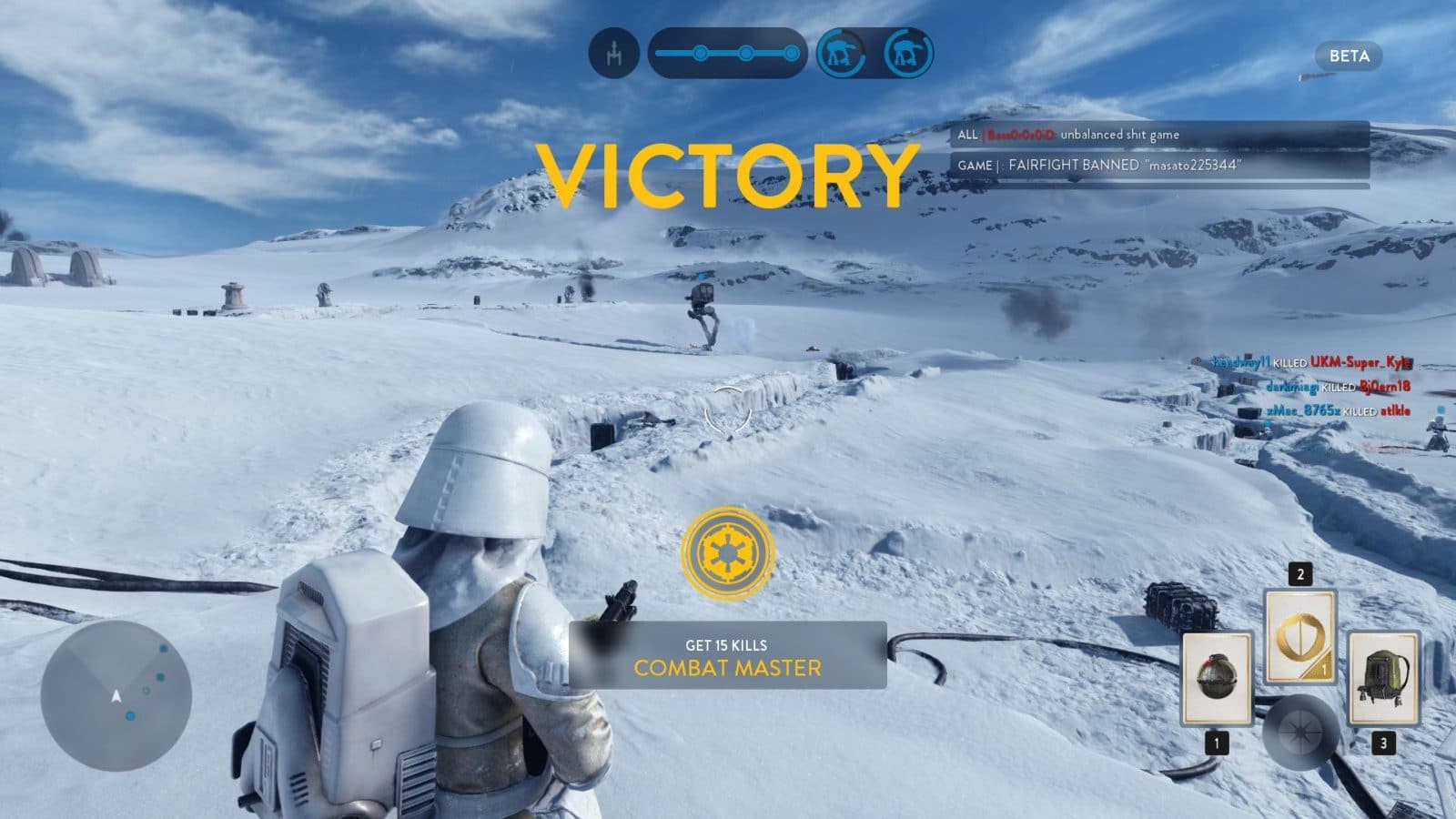Click the BETA badge
Viewport: 1456px width, 819px height.
pyautogui.click(x=1349, y=56)
